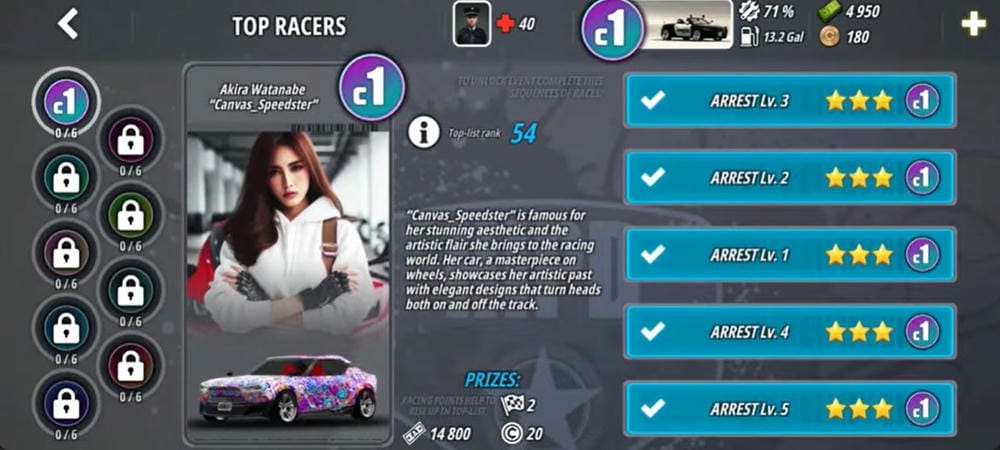Add more currency with the plus button
Screen dimensions: 1000x450
point(973,25)
